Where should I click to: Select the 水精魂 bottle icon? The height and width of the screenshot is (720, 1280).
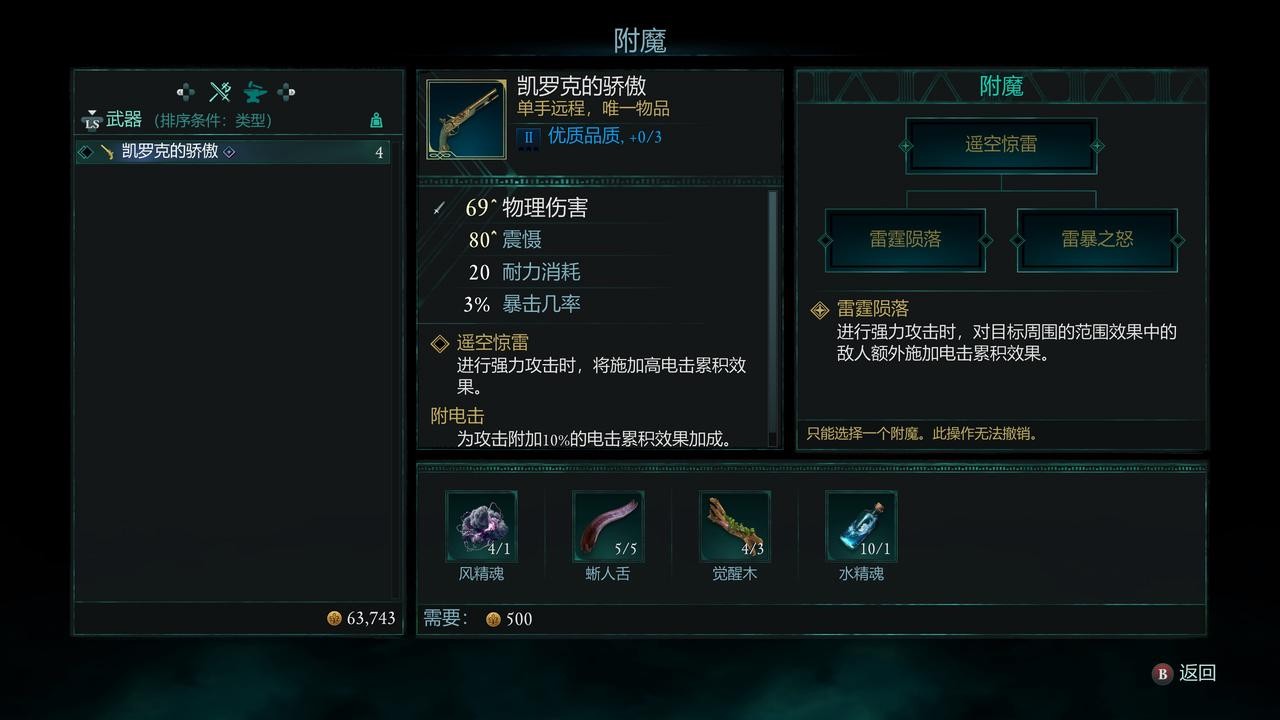click(x=861, y=526)
